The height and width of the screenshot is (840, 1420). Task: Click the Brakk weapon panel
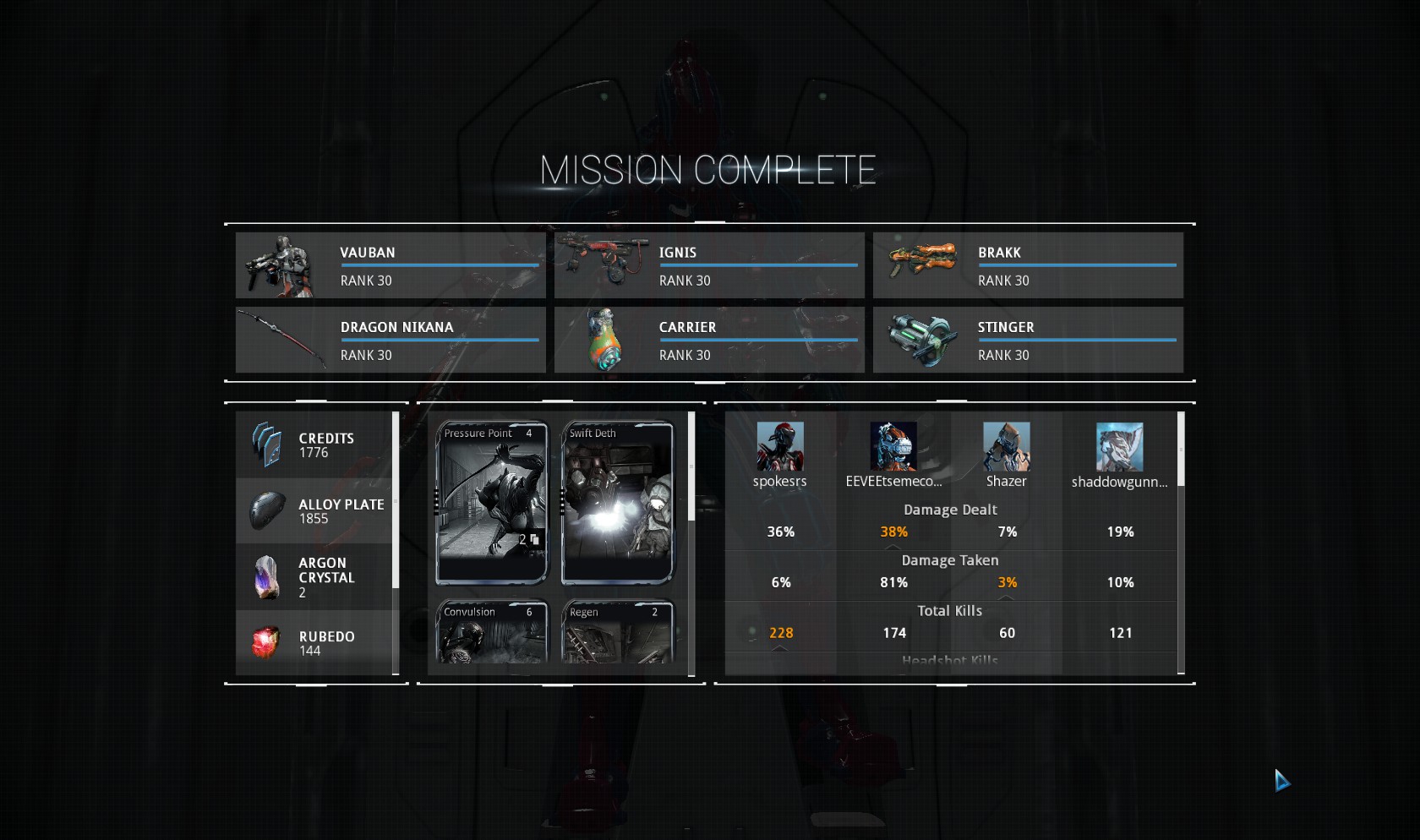coord(1028,265)
